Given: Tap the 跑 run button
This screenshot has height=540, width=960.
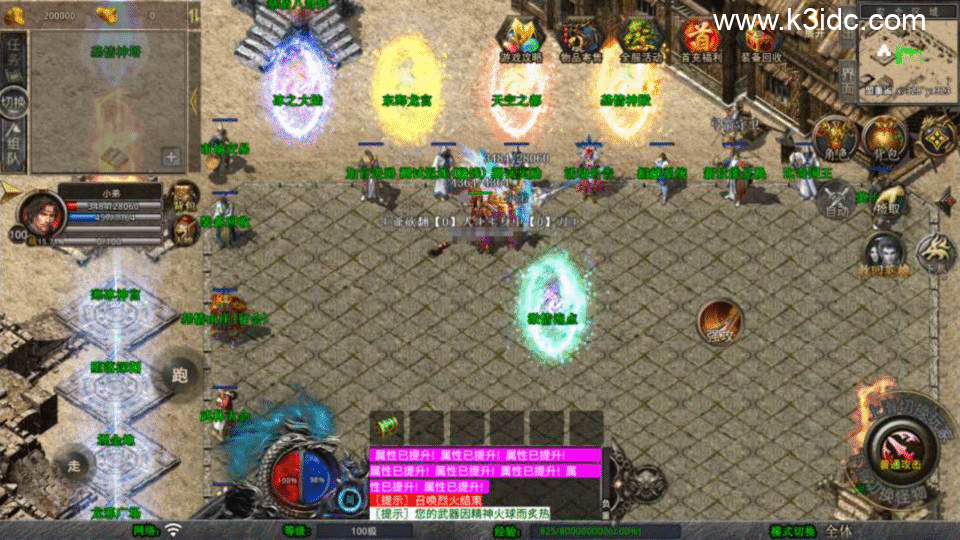Looking at the screenshot, I should click(180, 375).
